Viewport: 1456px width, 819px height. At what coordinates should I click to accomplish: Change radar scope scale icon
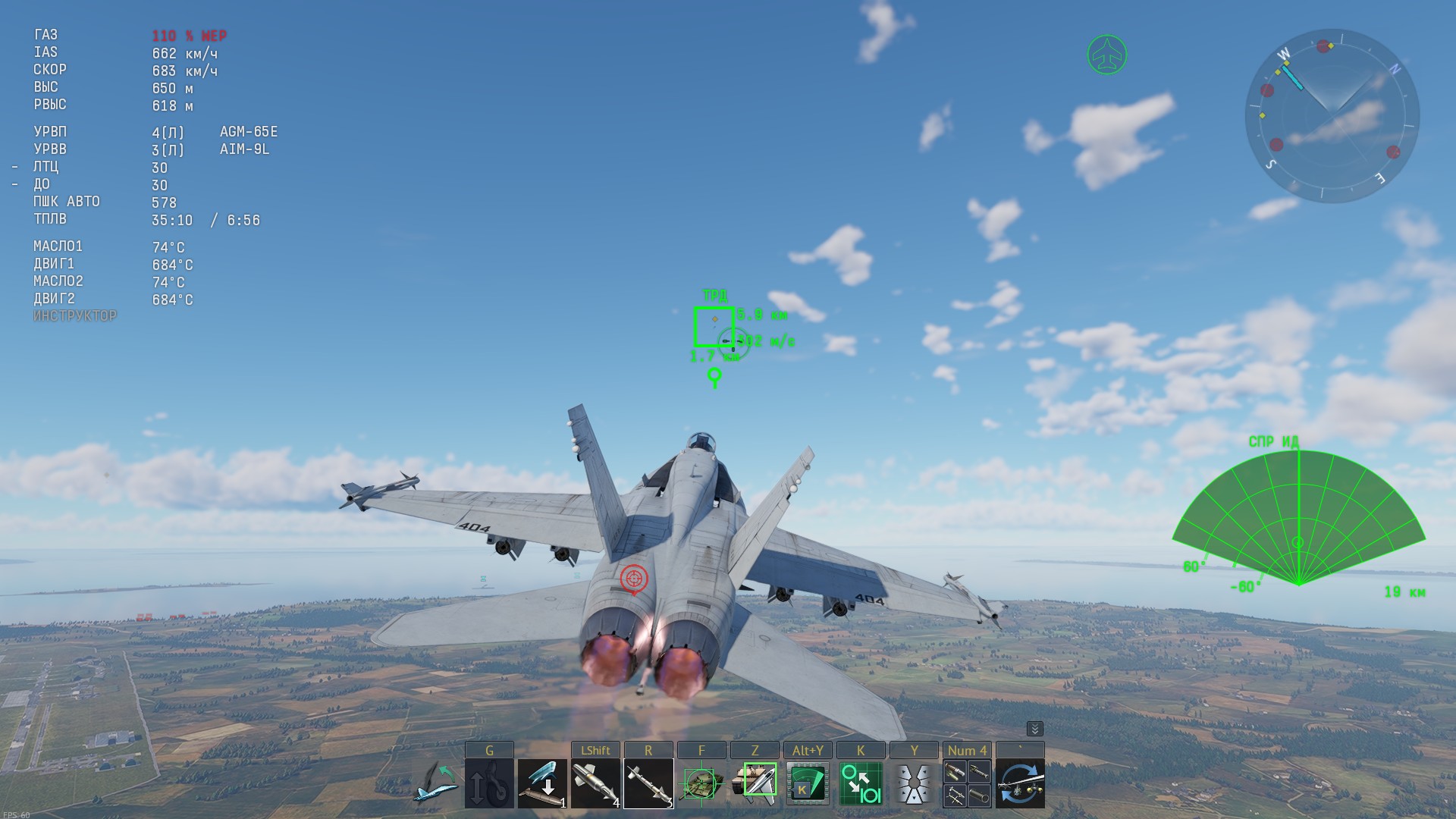861,784
